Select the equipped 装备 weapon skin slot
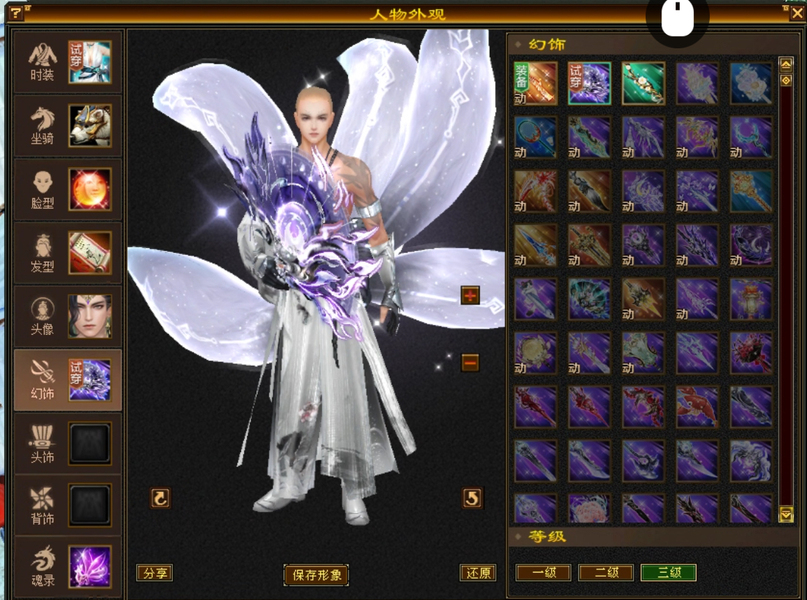 pos(535,83)
